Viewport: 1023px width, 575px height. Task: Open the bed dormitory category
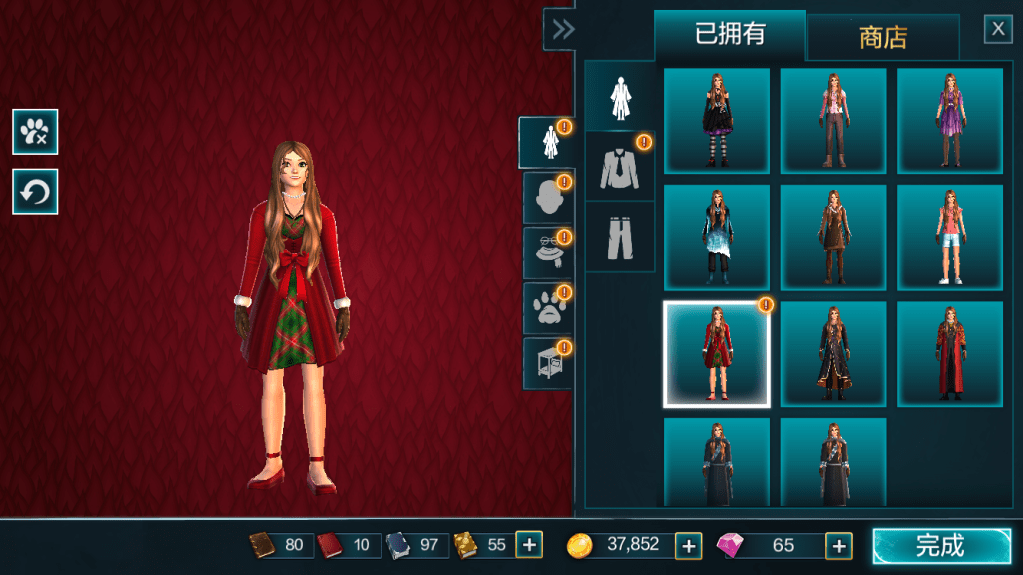point(546,363)
